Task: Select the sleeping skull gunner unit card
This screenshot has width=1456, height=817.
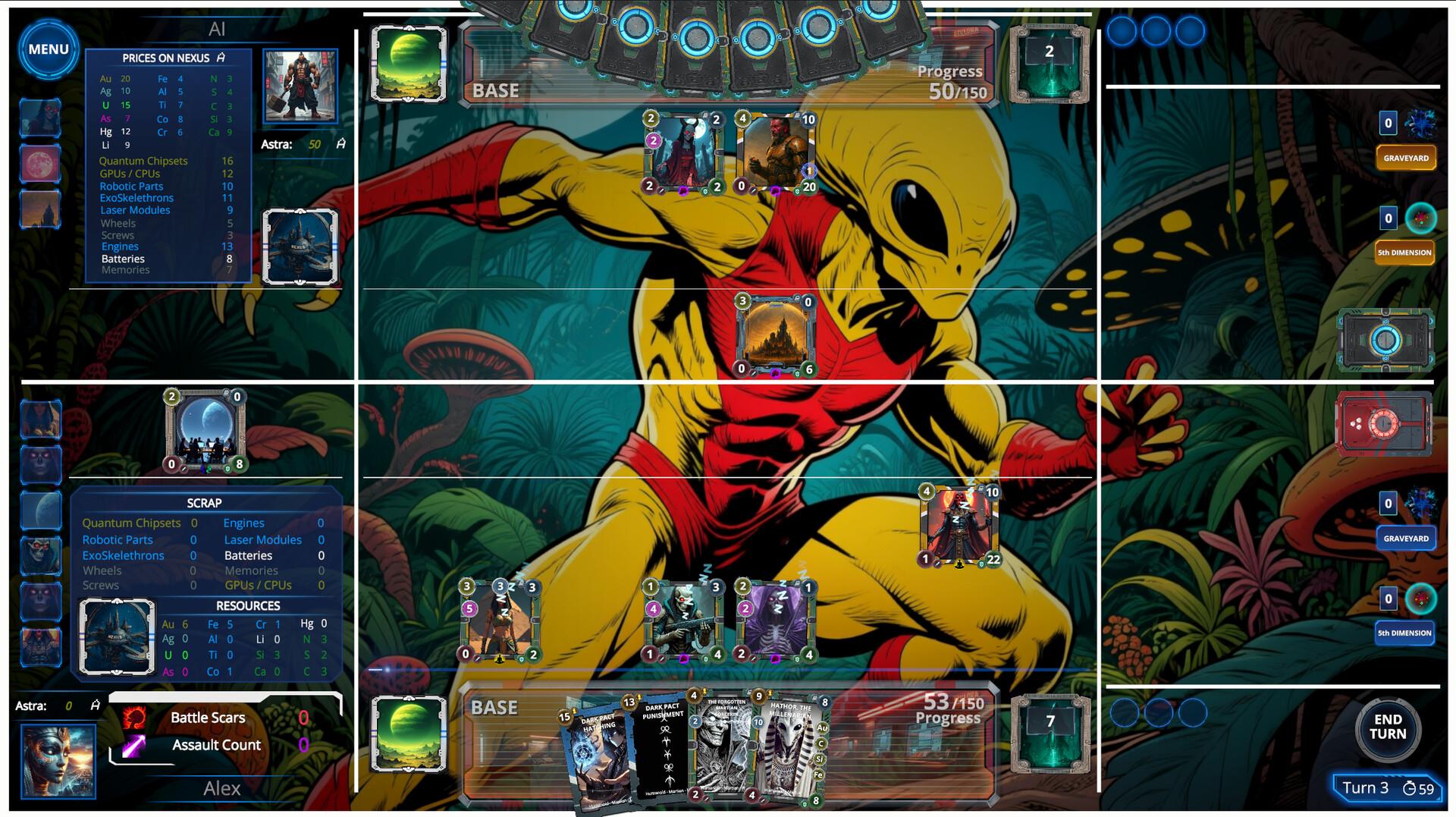Action: point(682,621)
